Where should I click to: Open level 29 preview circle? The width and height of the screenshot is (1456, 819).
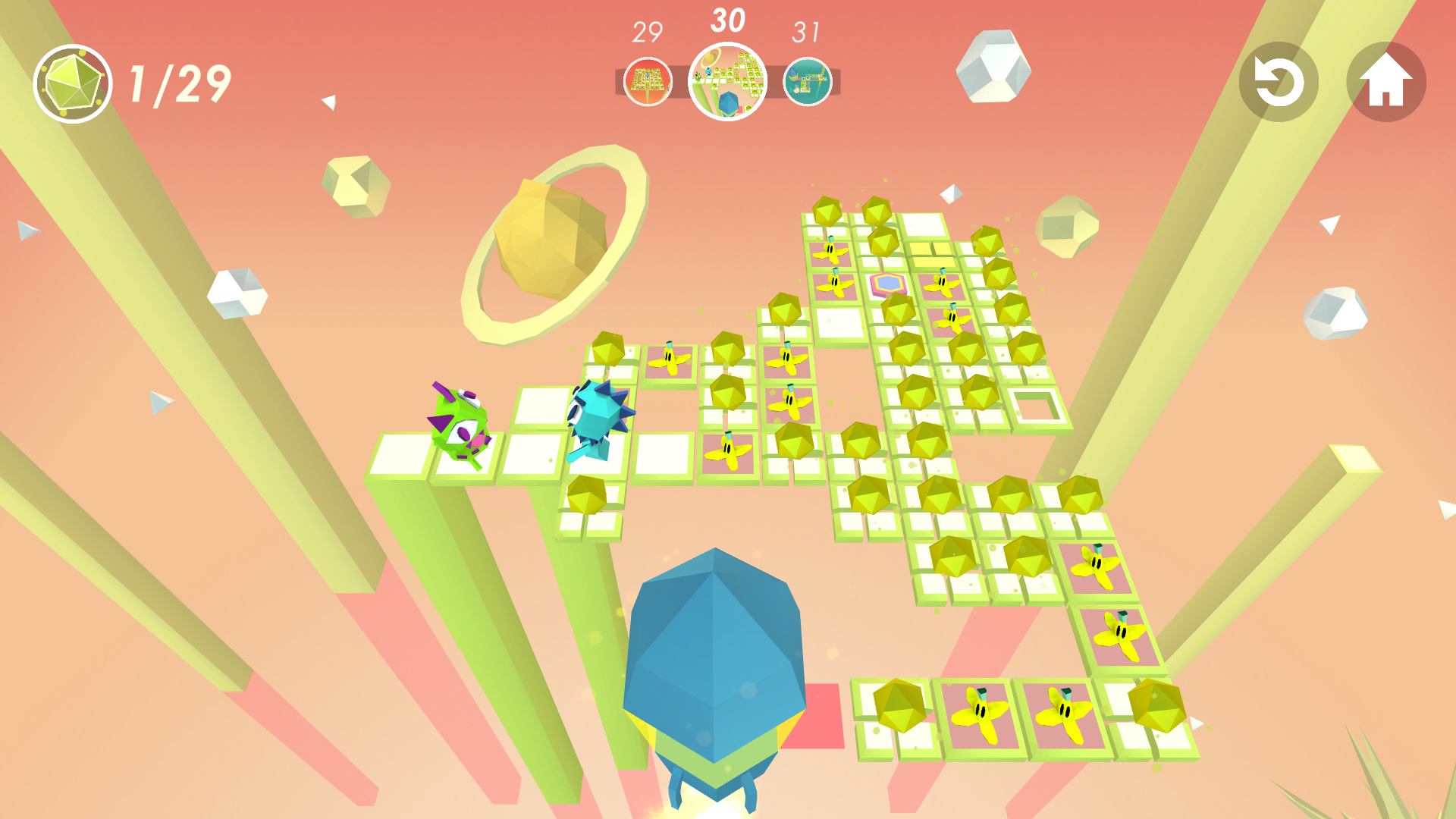[646, 80]
